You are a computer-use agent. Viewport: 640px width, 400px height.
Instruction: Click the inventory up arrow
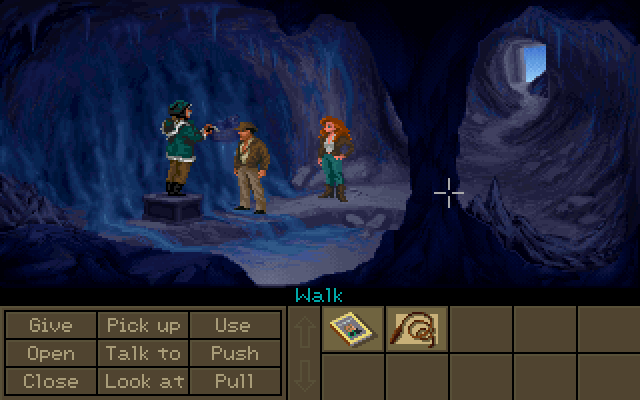pos(303,328)
